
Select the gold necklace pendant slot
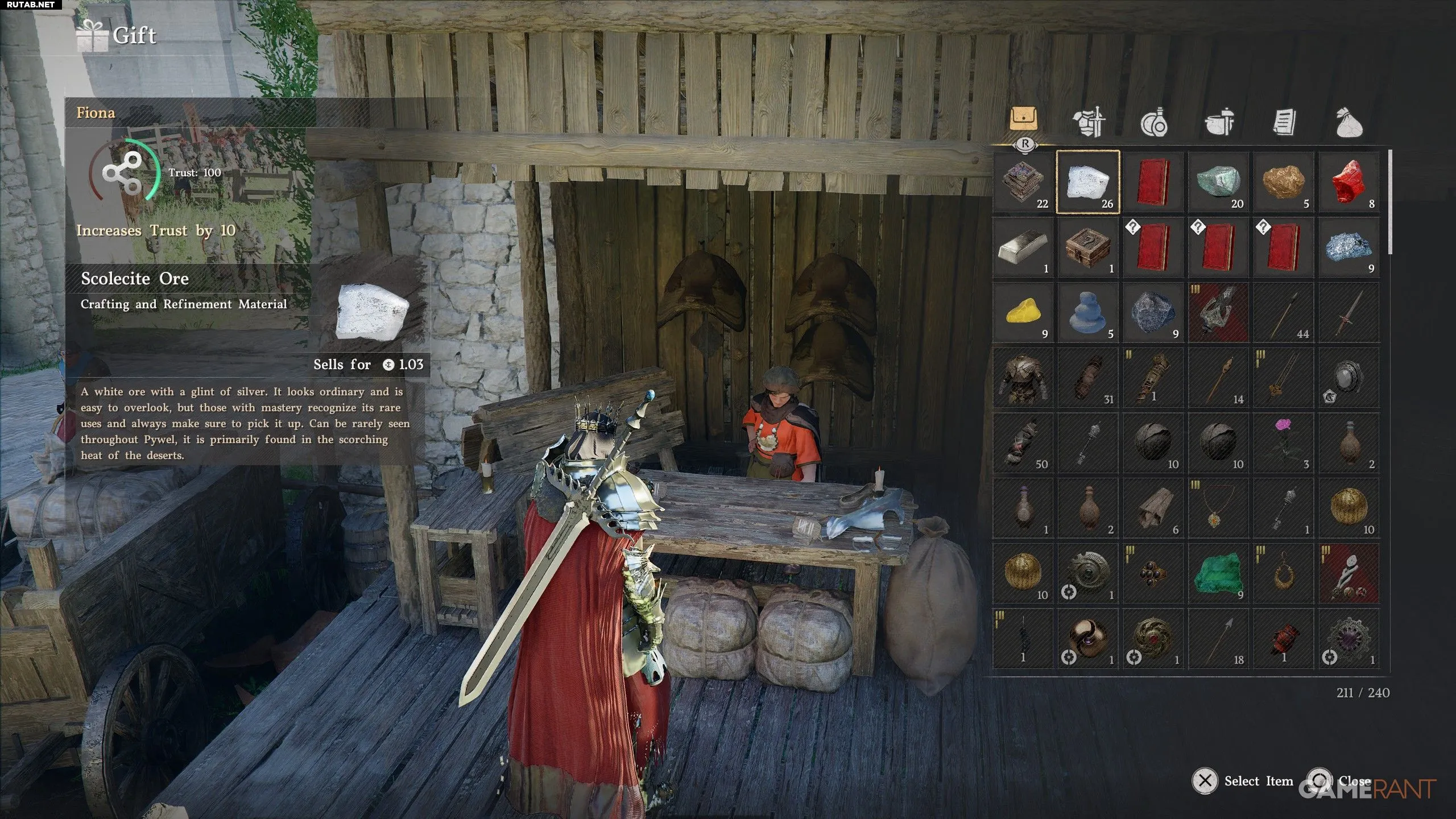tap(1218, 508)
